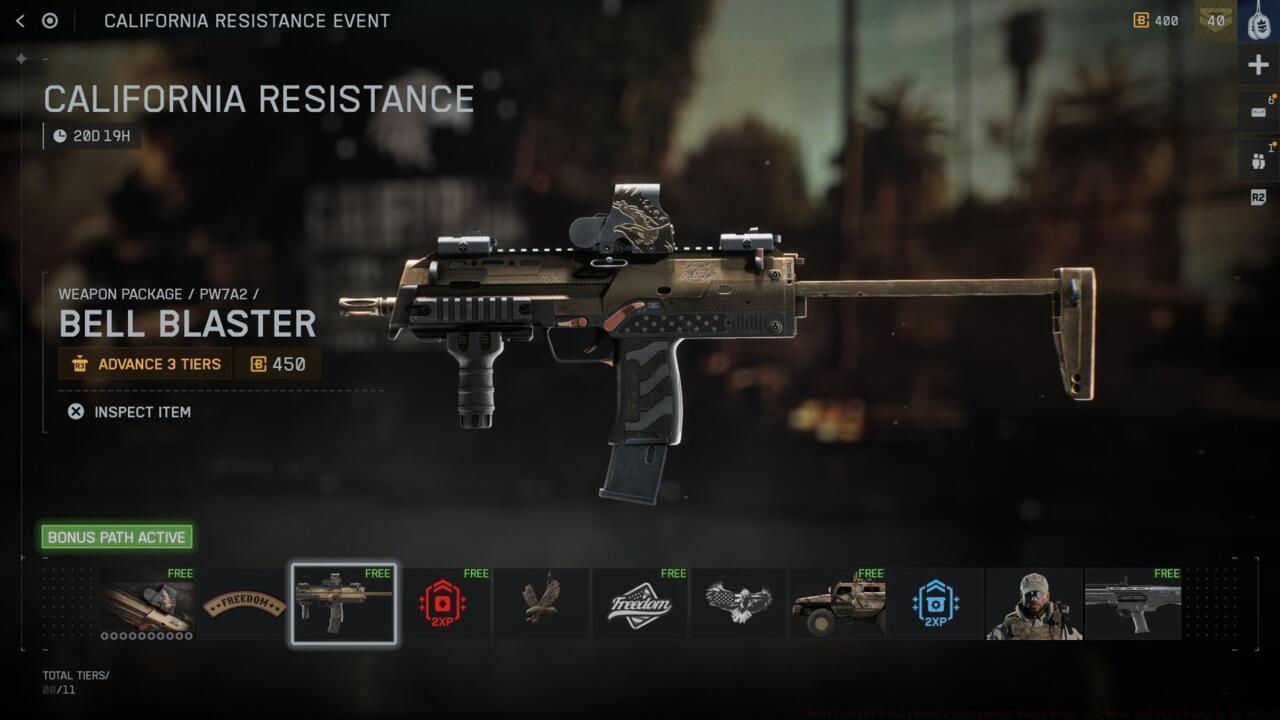Screen dimensions: 1280x720
Task: Select the final gray weapon reward tile
Action: (x=1133, y=604)
